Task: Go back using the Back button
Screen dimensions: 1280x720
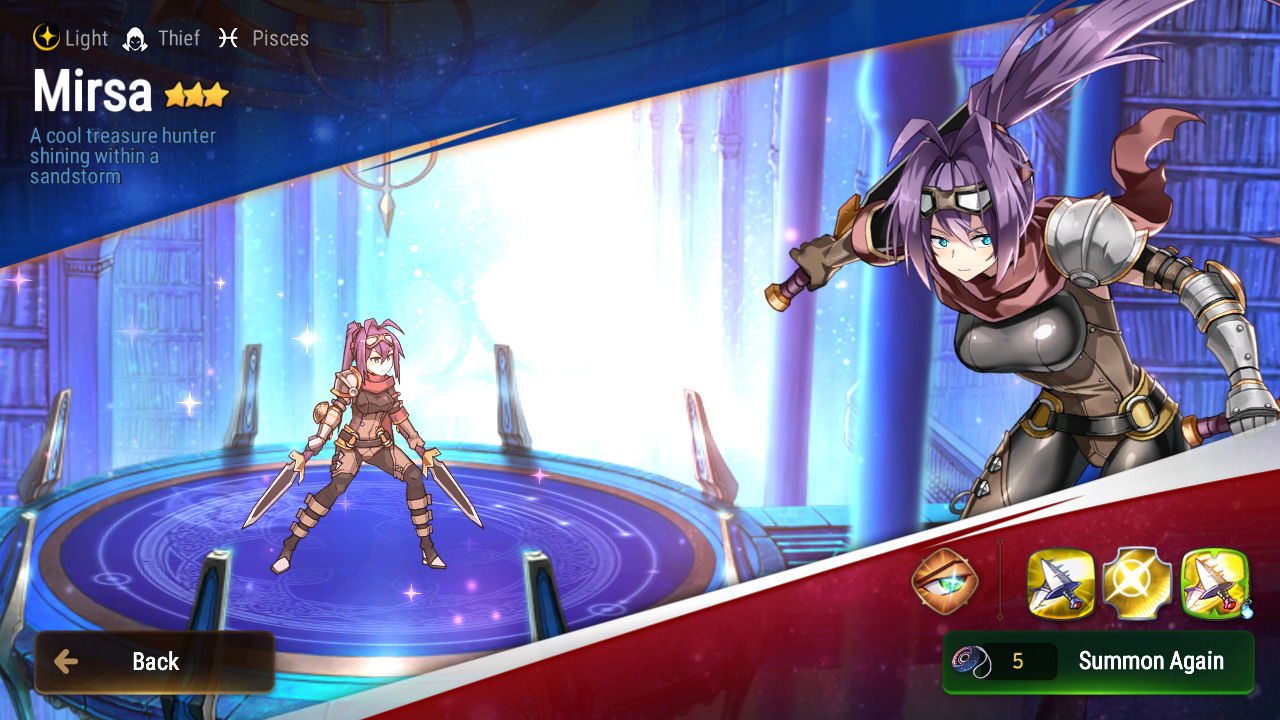Action: 155,662
